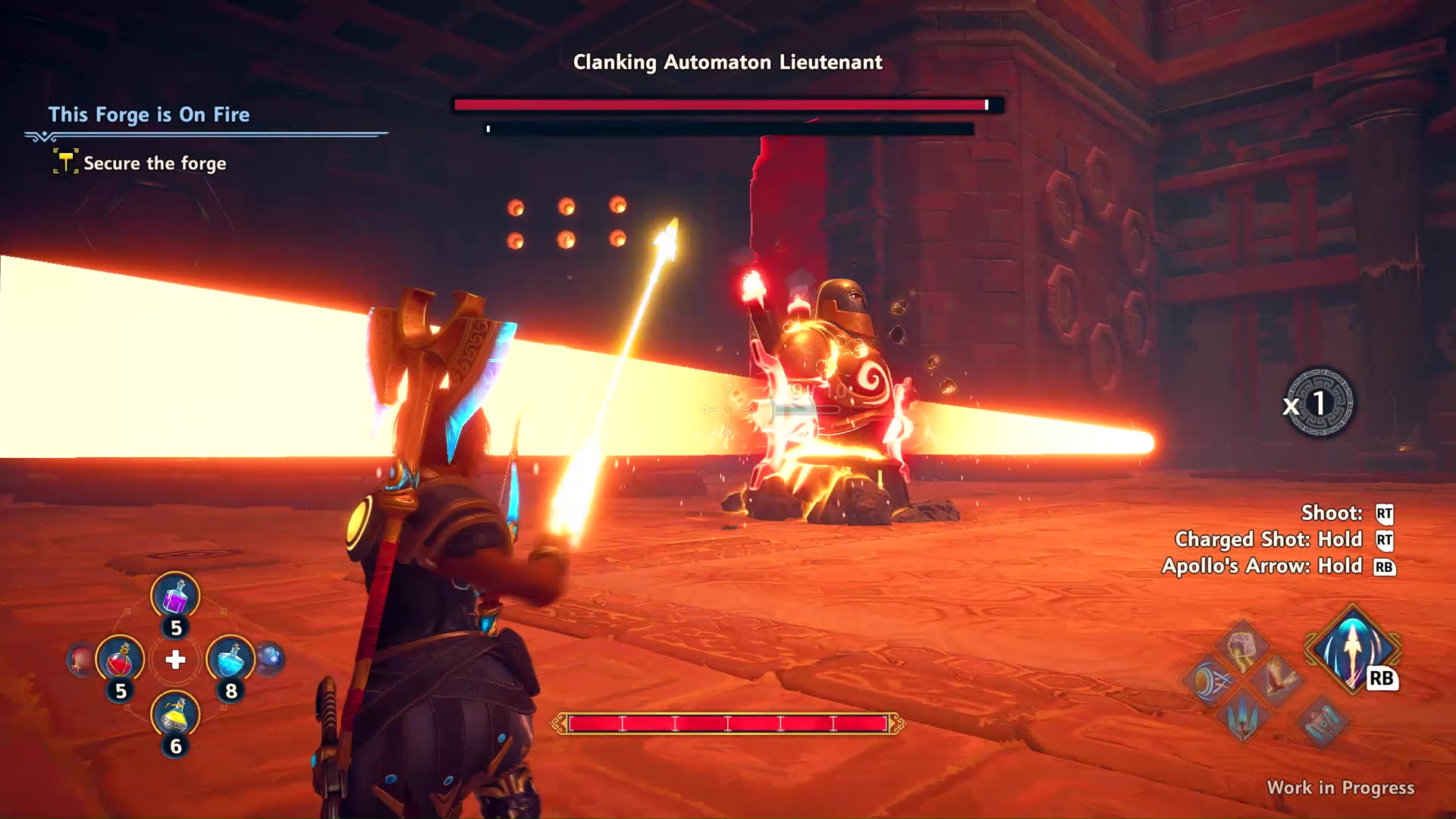Viewport: 1456px width, 819px height.
Task: Choose the yellow potion slot
Action: click(x=175, y=714)
